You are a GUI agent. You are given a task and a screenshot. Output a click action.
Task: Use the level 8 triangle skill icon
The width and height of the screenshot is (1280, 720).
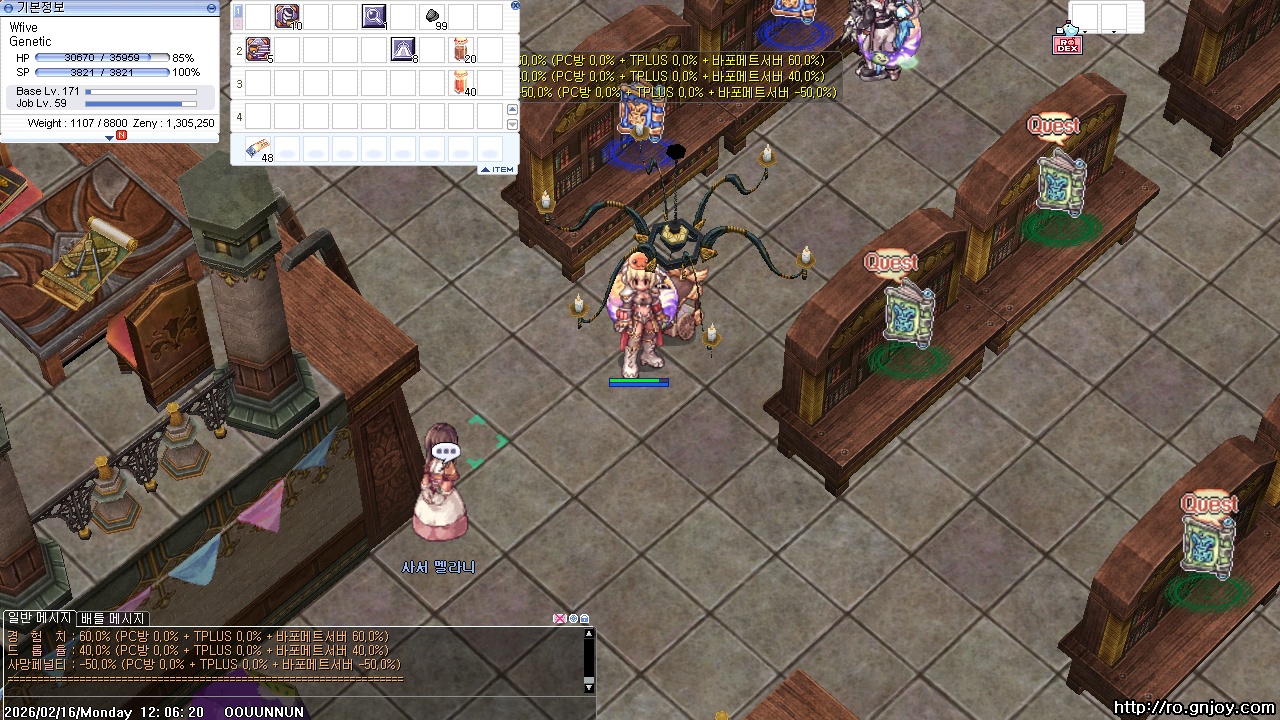pyautogui.click(x=403, y=49)
